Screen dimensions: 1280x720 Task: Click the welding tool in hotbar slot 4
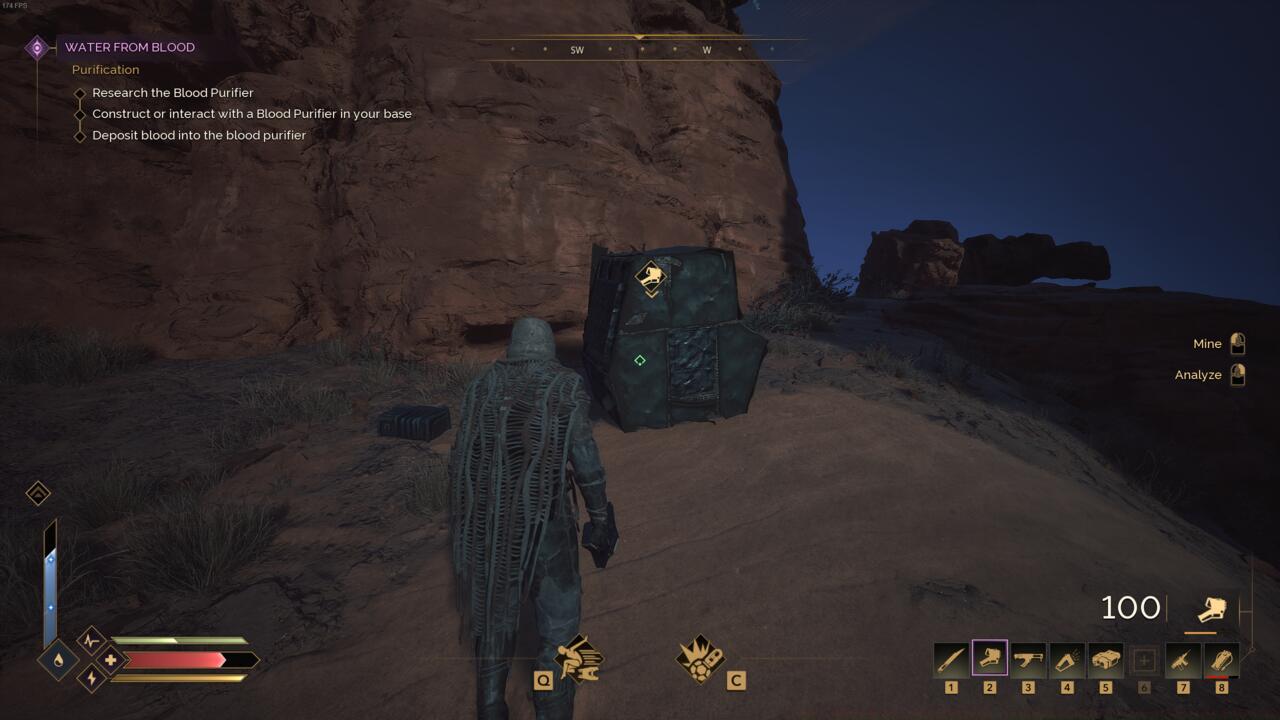[x=1066, y=660]
